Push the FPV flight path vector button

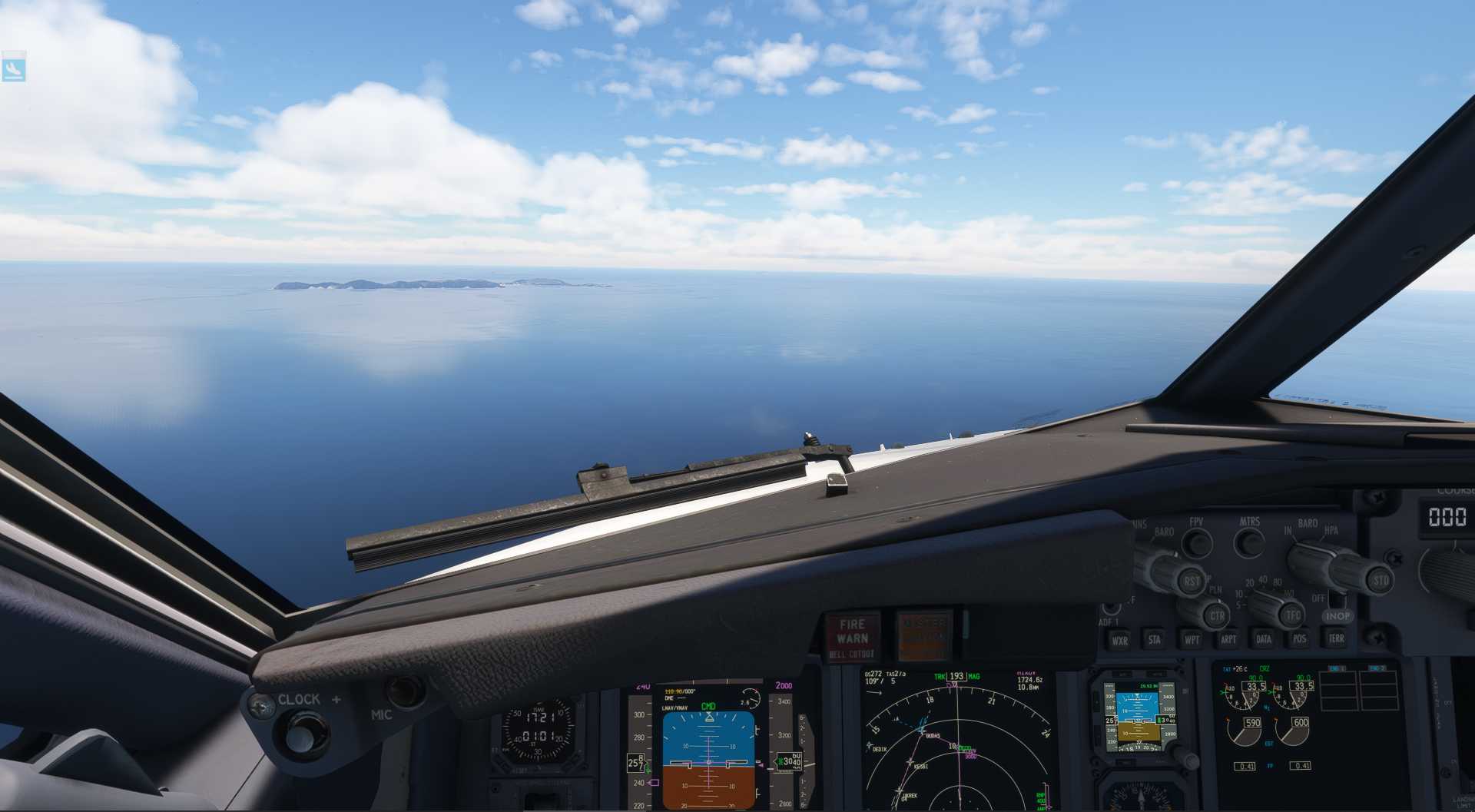[1196, 543]
